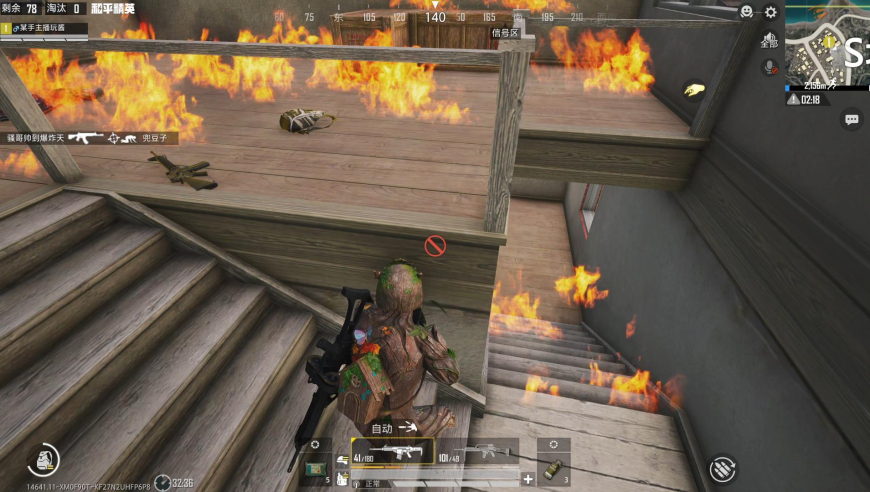870x492 pixels.
Task: Tap the bullets reload button
Action: tap(722, 468)
